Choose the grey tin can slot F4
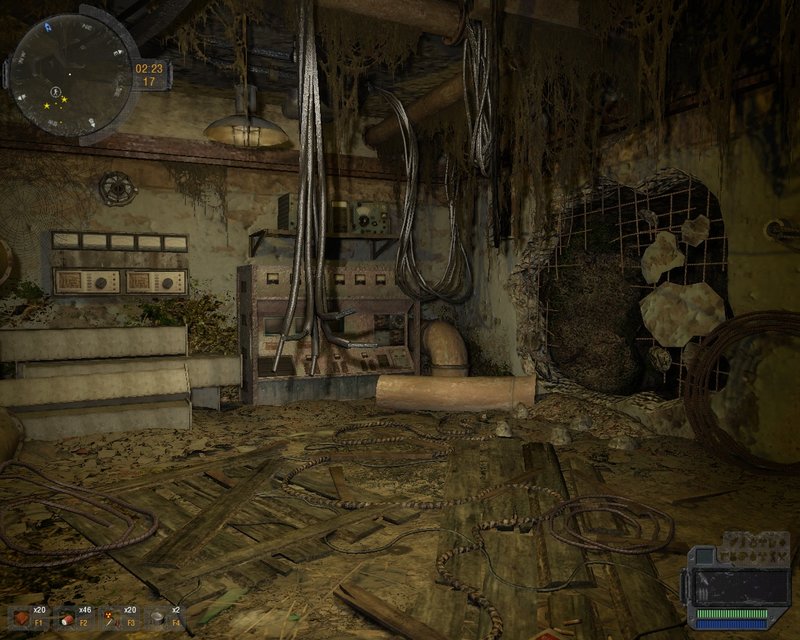Image resolution: width=800 pixels, height=640 pixels. coord(157,615)
